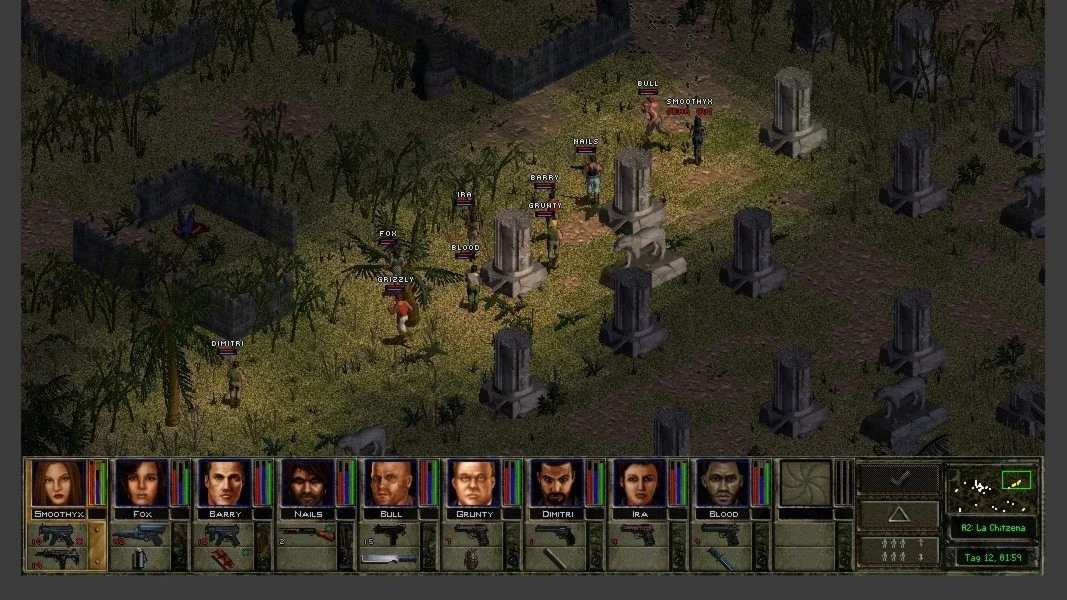Screen dimensions: 1067x600
Task: Choose Fox's portrait in the team panel
Action: [140, 483]
